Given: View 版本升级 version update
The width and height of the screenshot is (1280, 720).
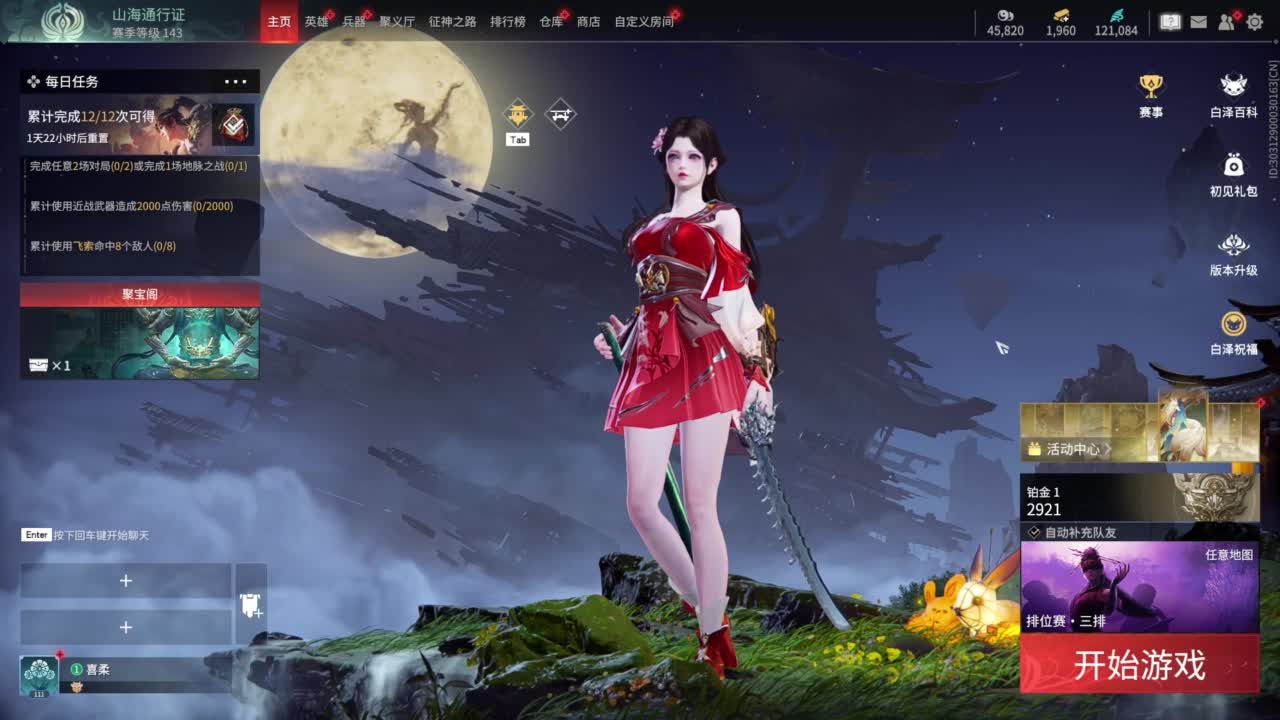Looking at the screenshot, I should coord(1234,254).
